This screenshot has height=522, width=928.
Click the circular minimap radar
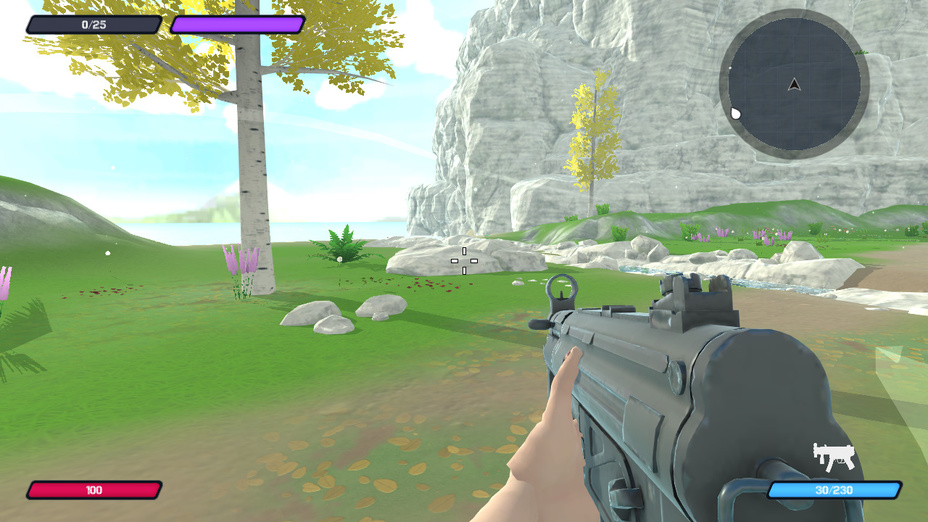(794, 85)
